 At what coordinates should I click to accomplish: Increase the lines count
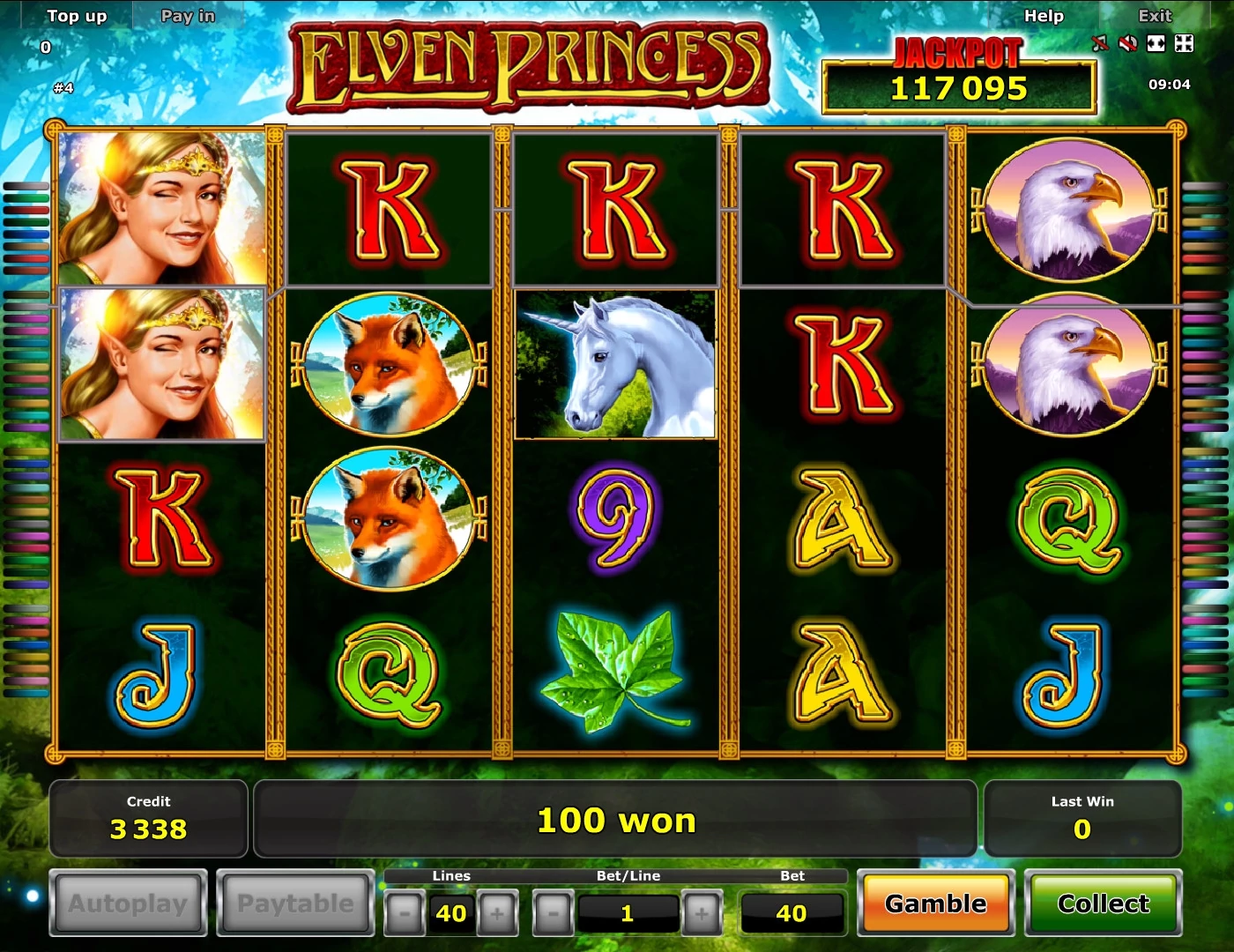click(x=498, y=913)
